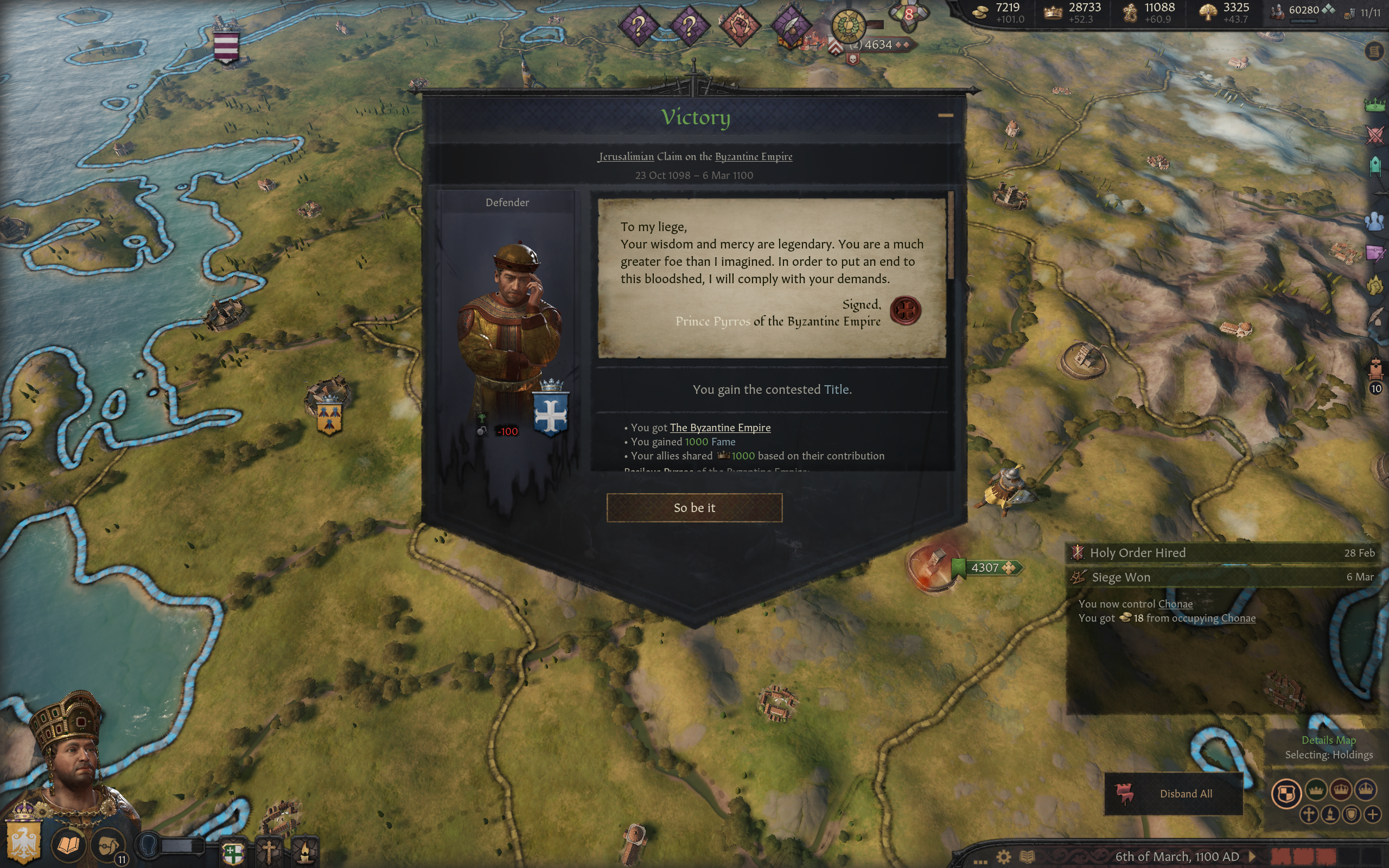Image resolution: width=1389 pixels, height=868 pixels.
Task: Confirm victory with So be it
Action: (694, 507)
